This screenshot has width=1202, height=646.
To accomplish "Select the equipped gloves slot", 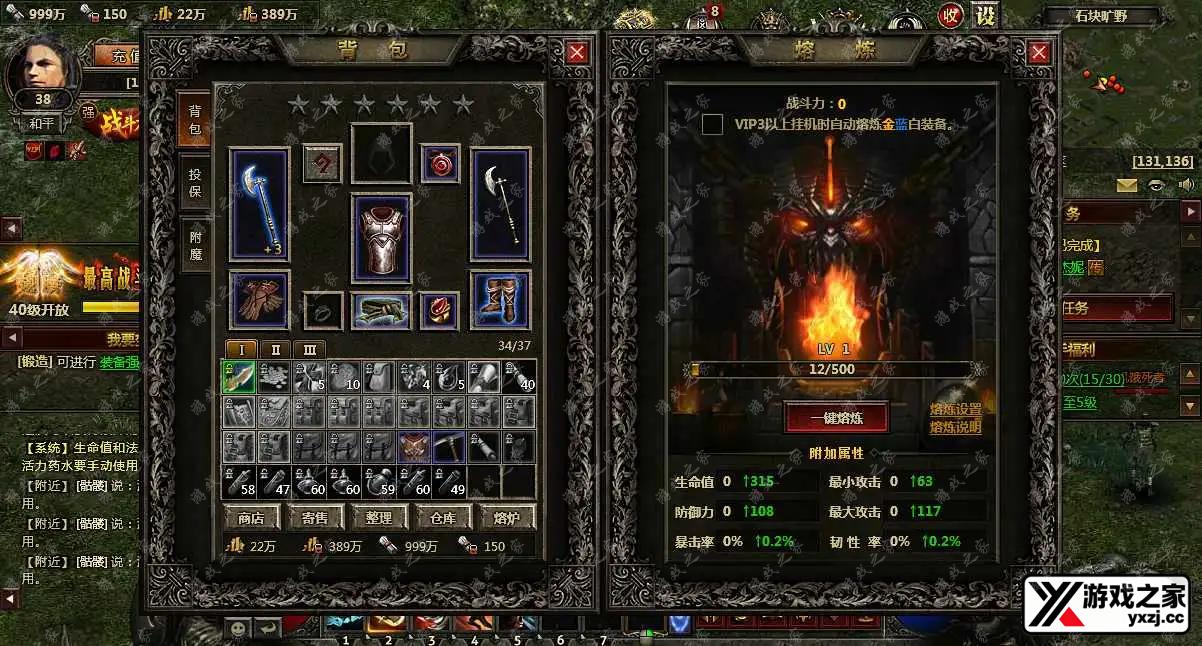I will (x=259, y=300).
